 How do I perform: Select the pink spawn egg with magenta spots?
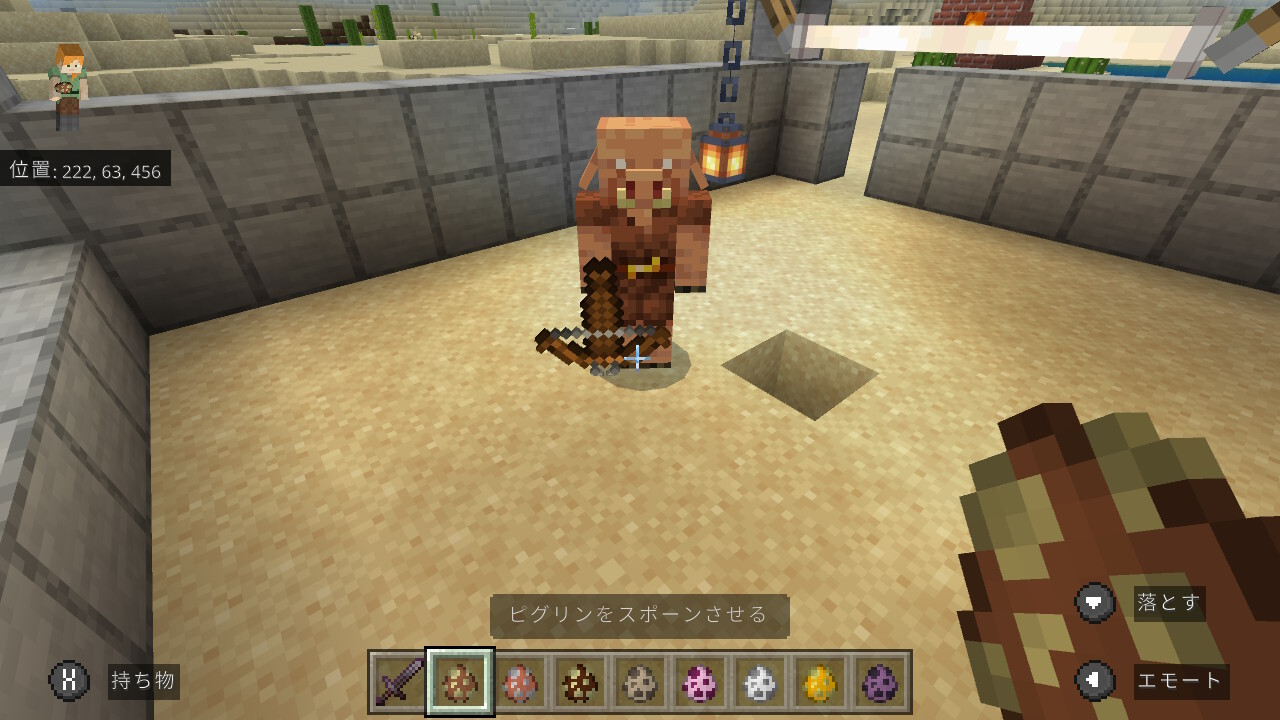click(700, 682)
